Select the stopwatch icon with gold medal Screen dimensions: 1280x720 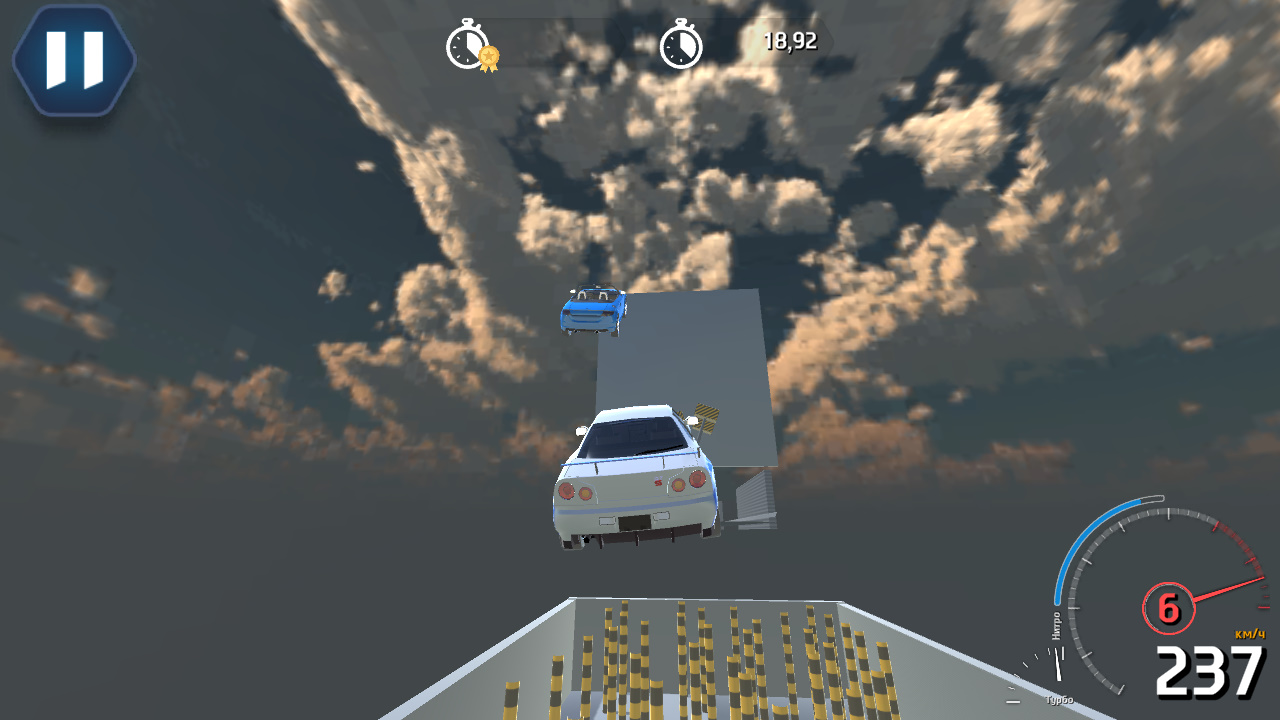coord(467,43)
